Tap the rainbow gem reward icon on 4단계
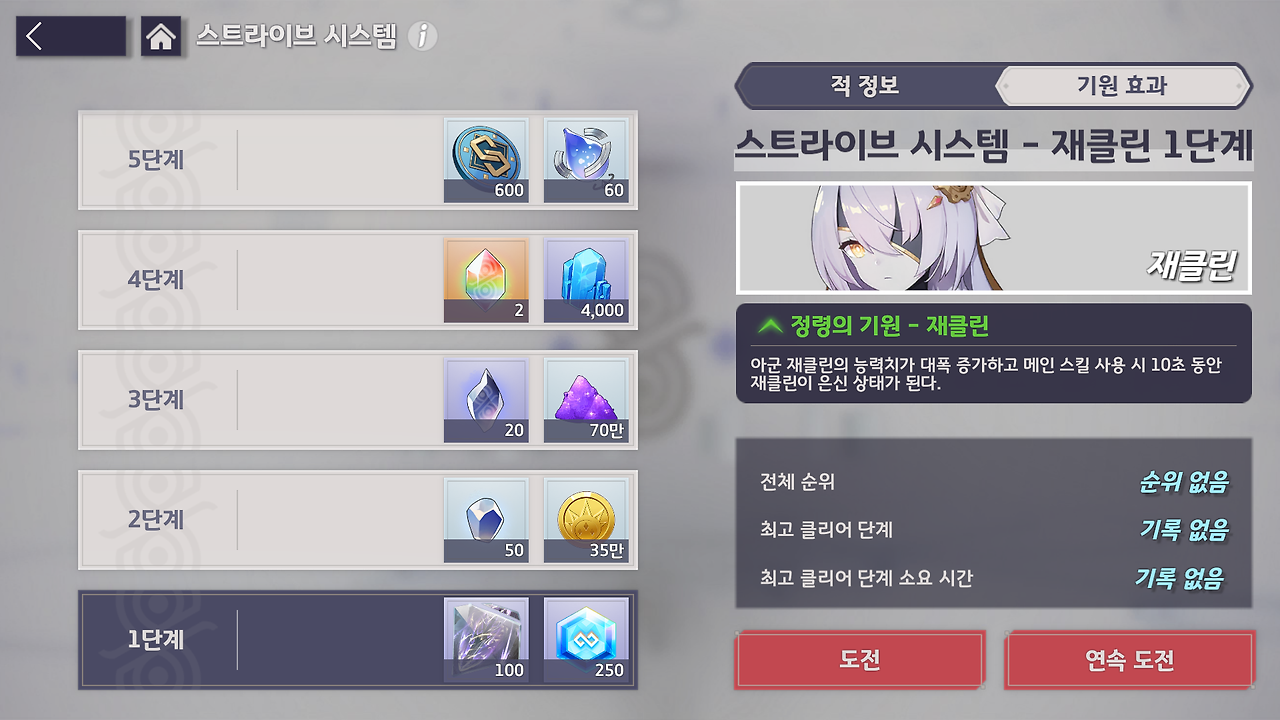The image size is (1280, 720). point(486,280)
